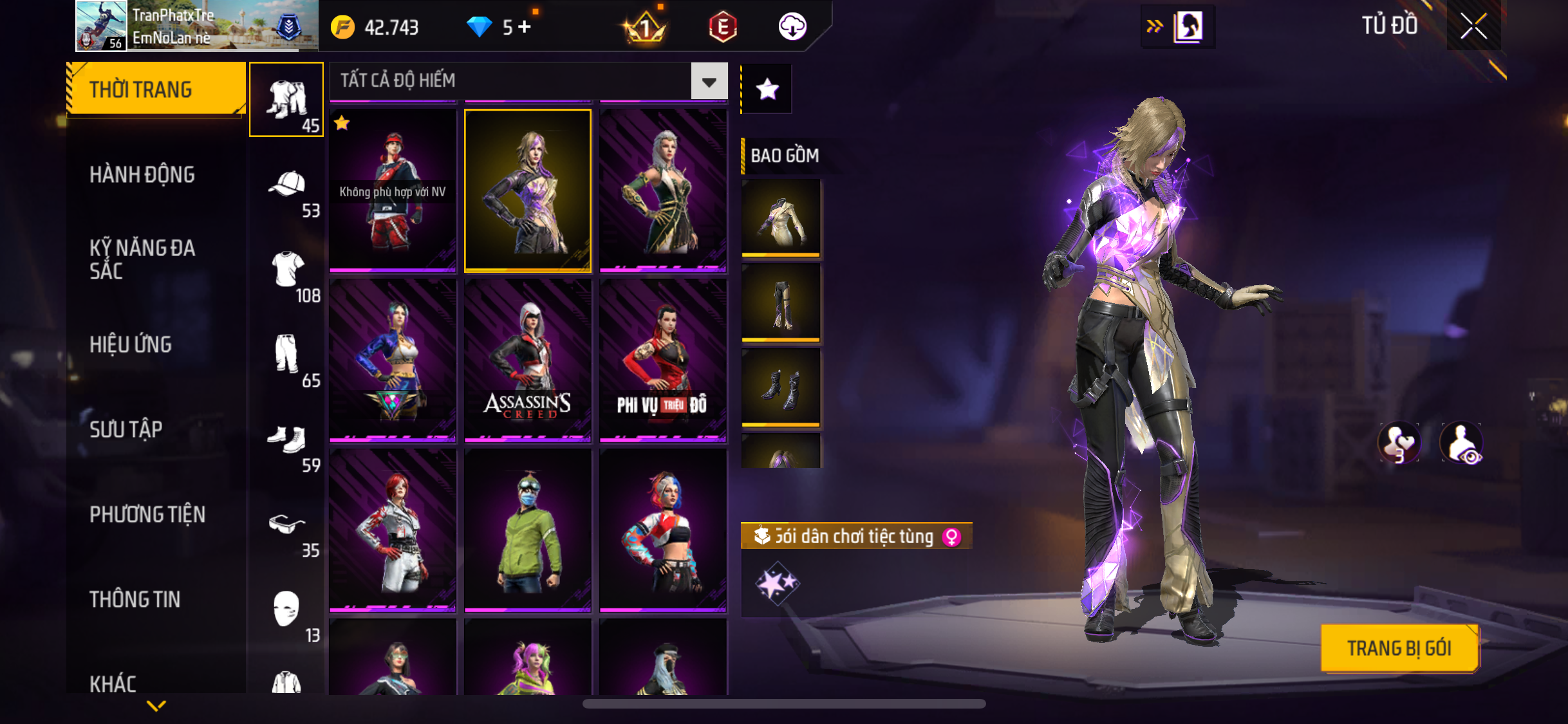Screen dimensions: 1568x724
Task: Open the Kỹ Năng Đa Sắc tab
Action: (x=142, y=259)
